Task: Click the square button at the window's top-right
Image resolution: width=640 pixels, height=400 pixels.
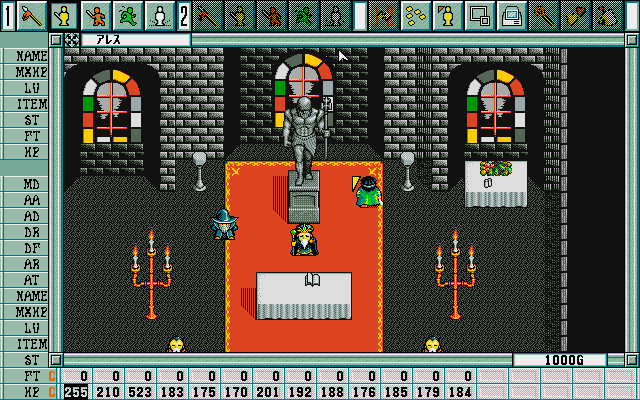Action: coord(631,40)
